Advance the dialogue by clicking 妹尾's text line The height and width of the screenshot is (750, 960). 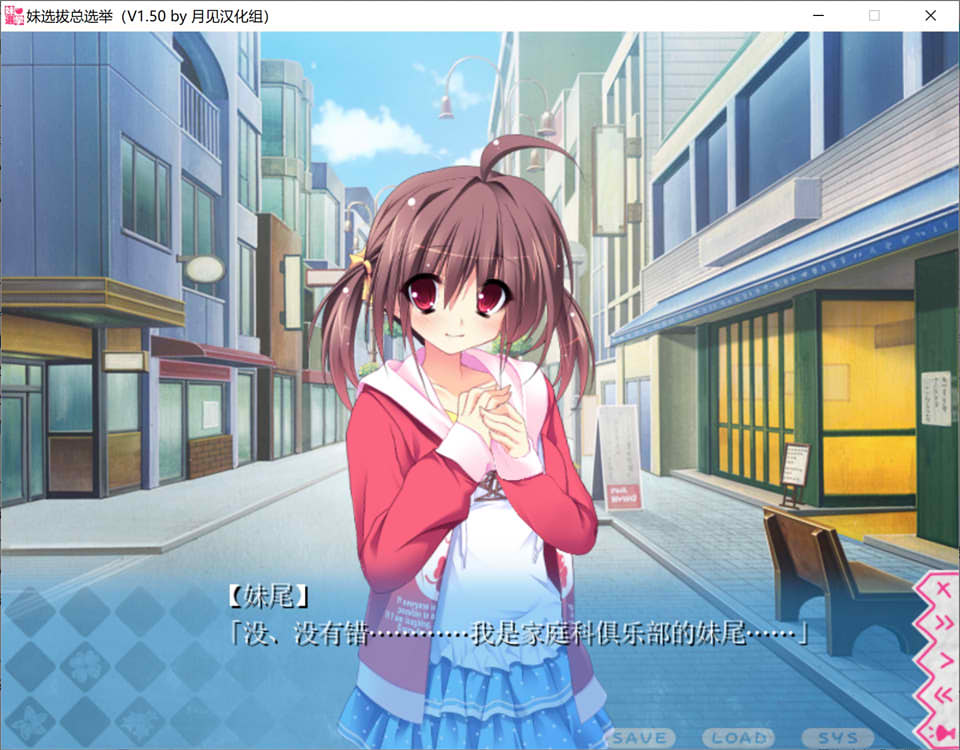[x=516, y=634]
